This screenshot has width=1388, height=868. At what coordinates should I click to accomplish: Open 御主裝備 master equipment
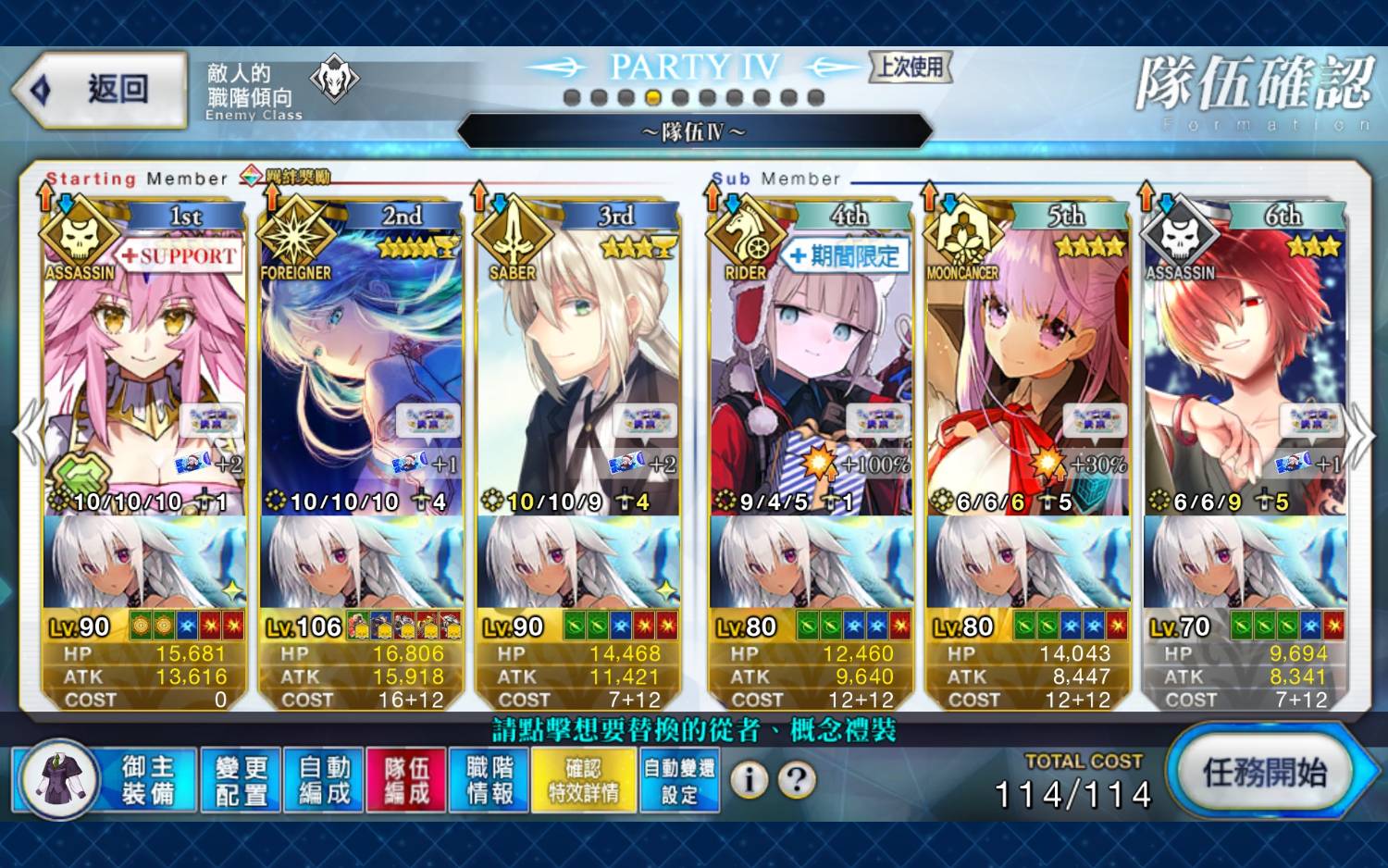105,780
